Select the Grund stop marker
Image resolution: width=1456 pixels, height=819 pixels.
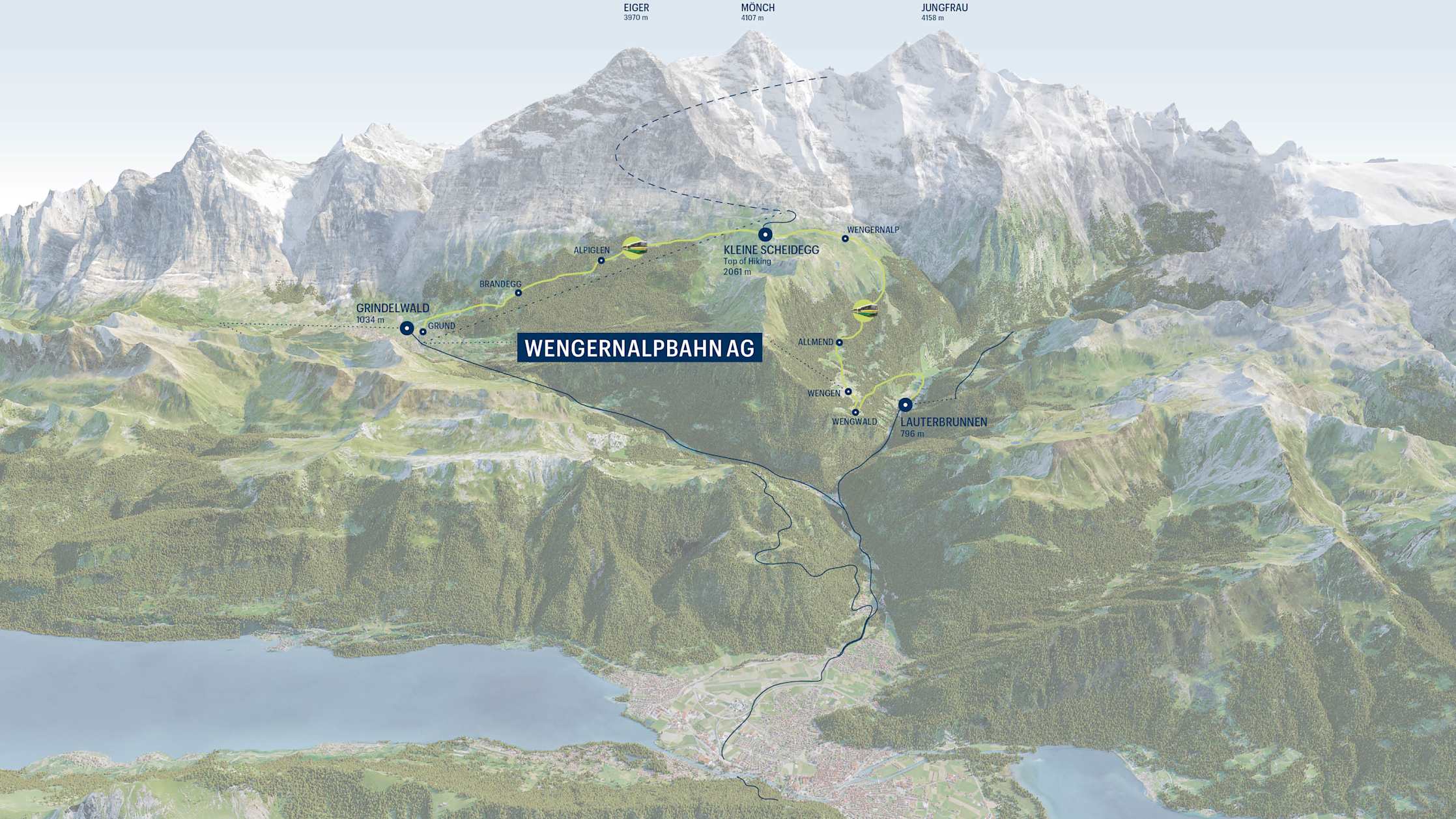(x=423, y=332)
